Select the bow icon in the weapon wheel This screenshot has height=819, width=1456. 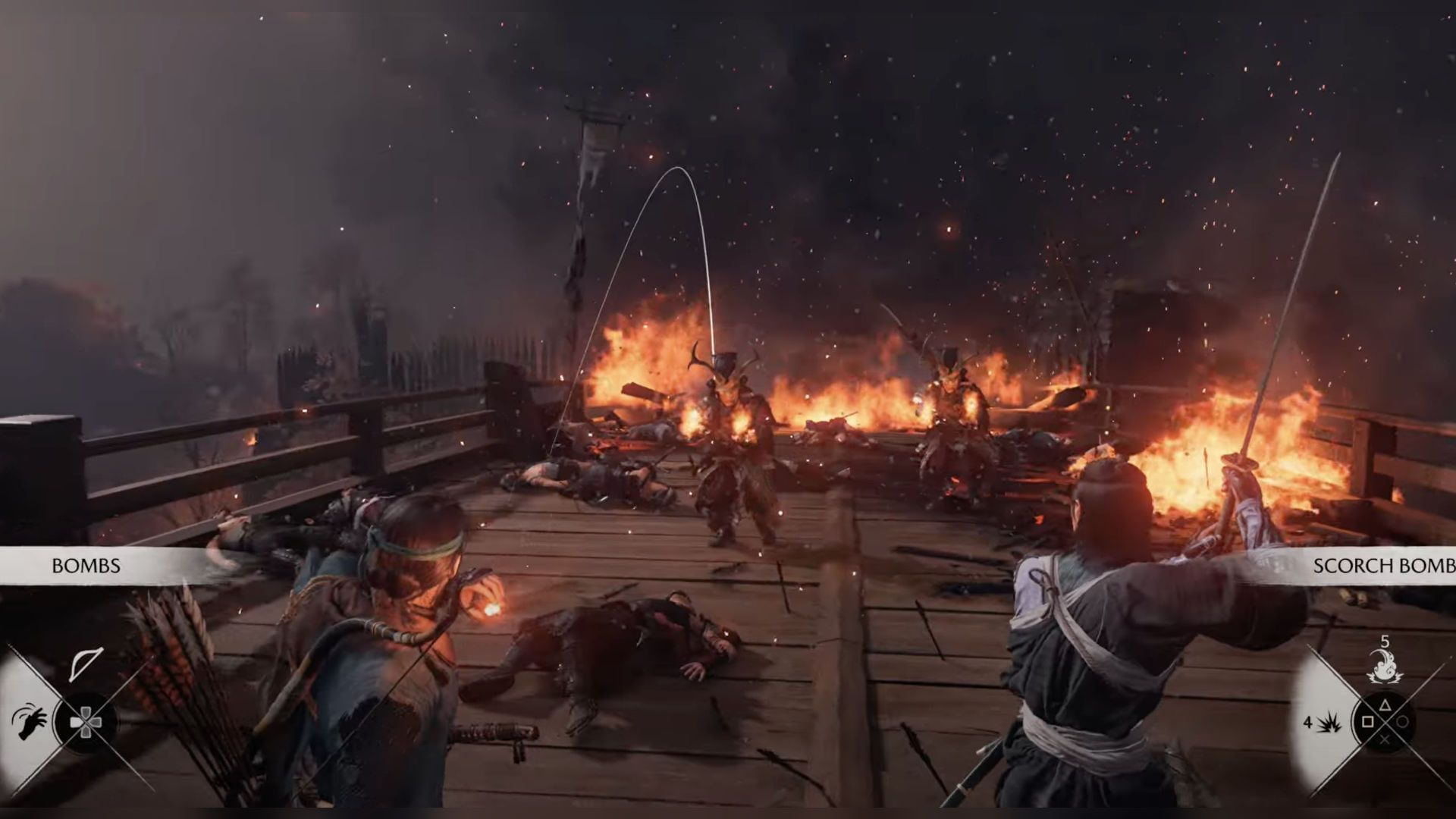coord(86,664)
